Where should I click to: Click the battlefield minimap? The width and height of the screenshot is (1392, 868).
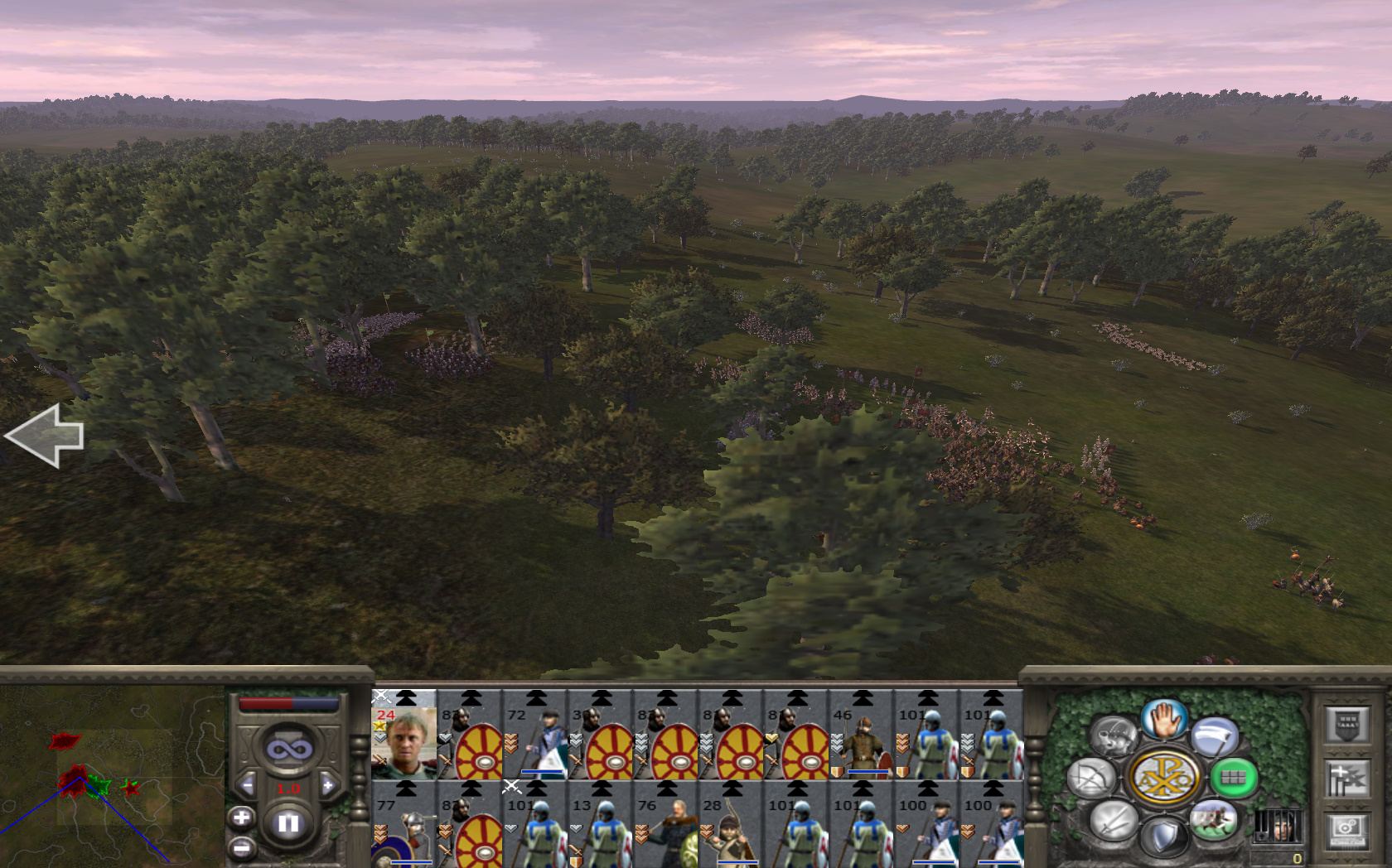pyautogui.click(x=112, y=774)
